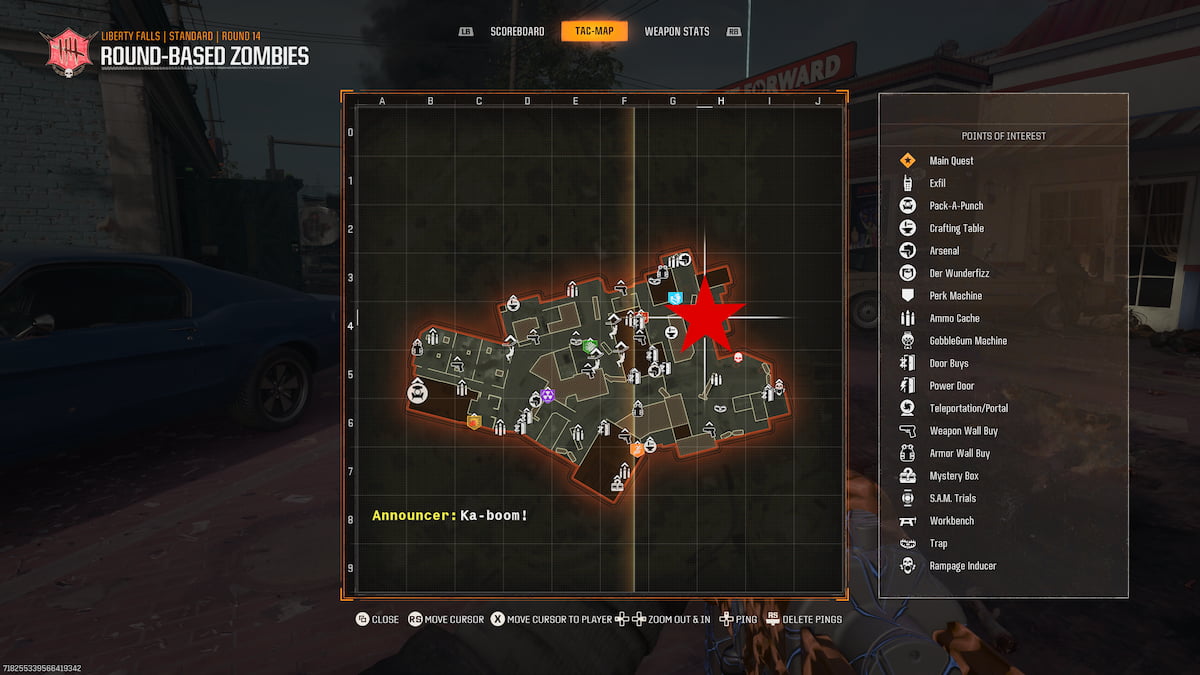Select Ammo Cache in the legend

[x=954, y=318]
